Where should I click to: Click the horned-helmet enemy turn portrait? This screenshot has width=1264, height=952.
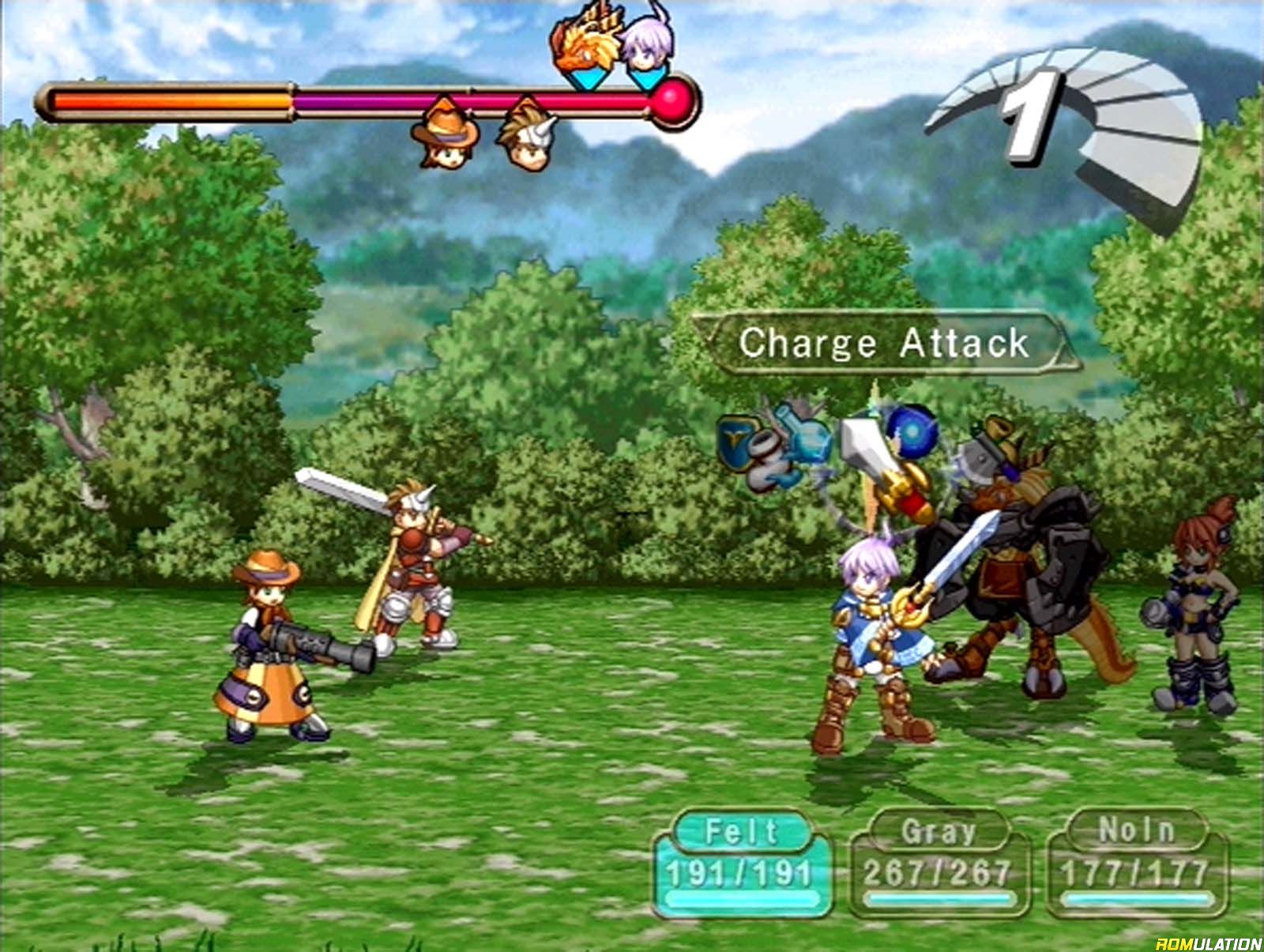[525, 134]
